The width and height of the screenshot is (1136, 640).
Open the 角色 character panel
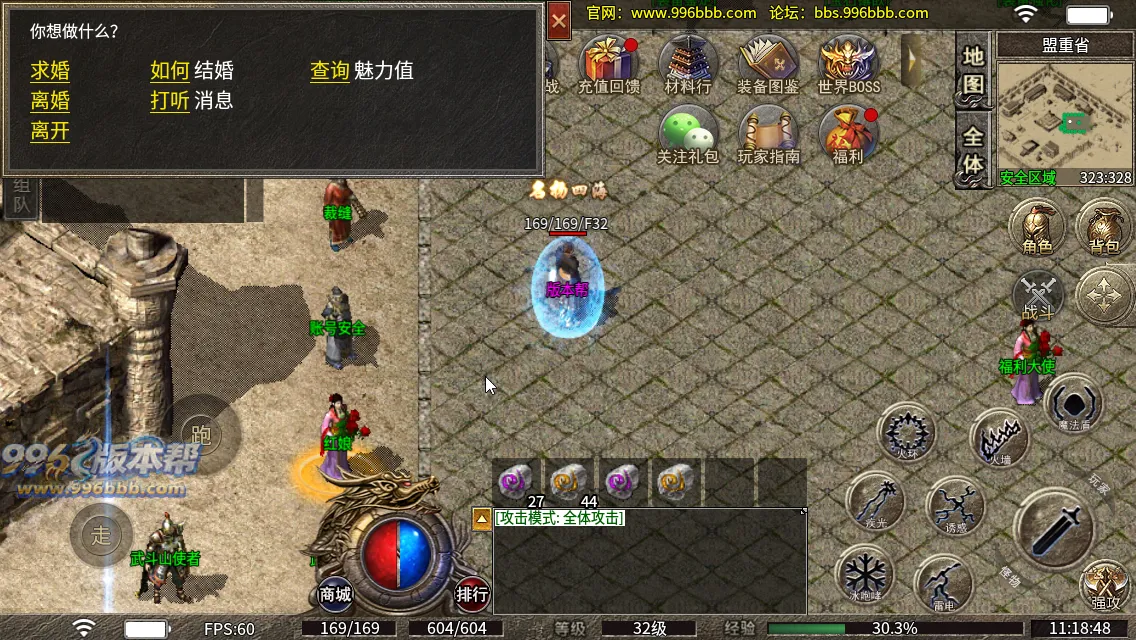pyautogui.click(x=1037, y=226)
